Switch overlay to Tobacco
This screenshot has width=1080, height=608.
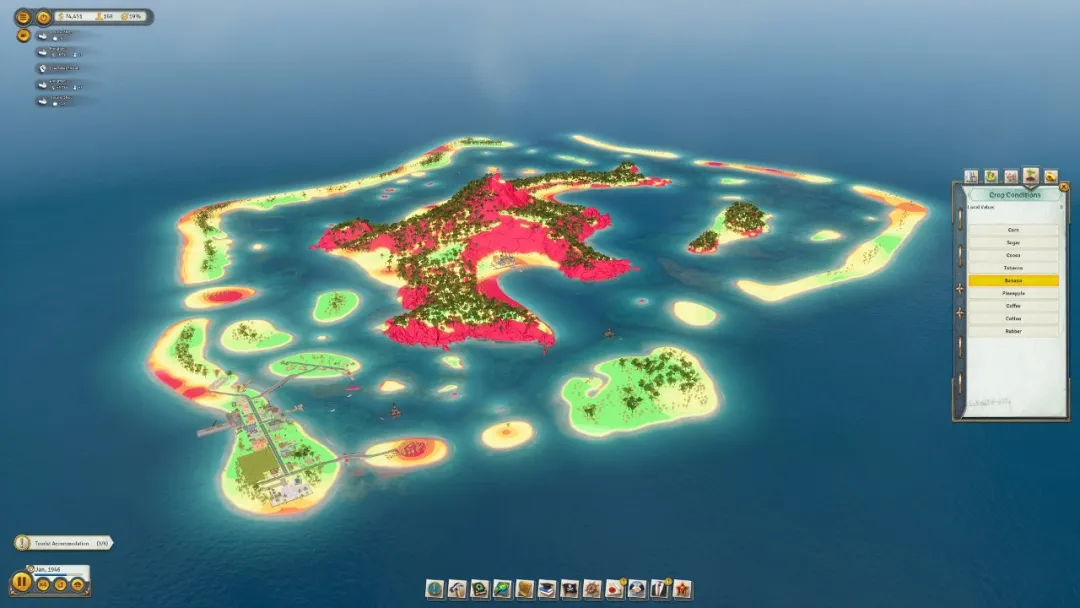point(1013,268)
